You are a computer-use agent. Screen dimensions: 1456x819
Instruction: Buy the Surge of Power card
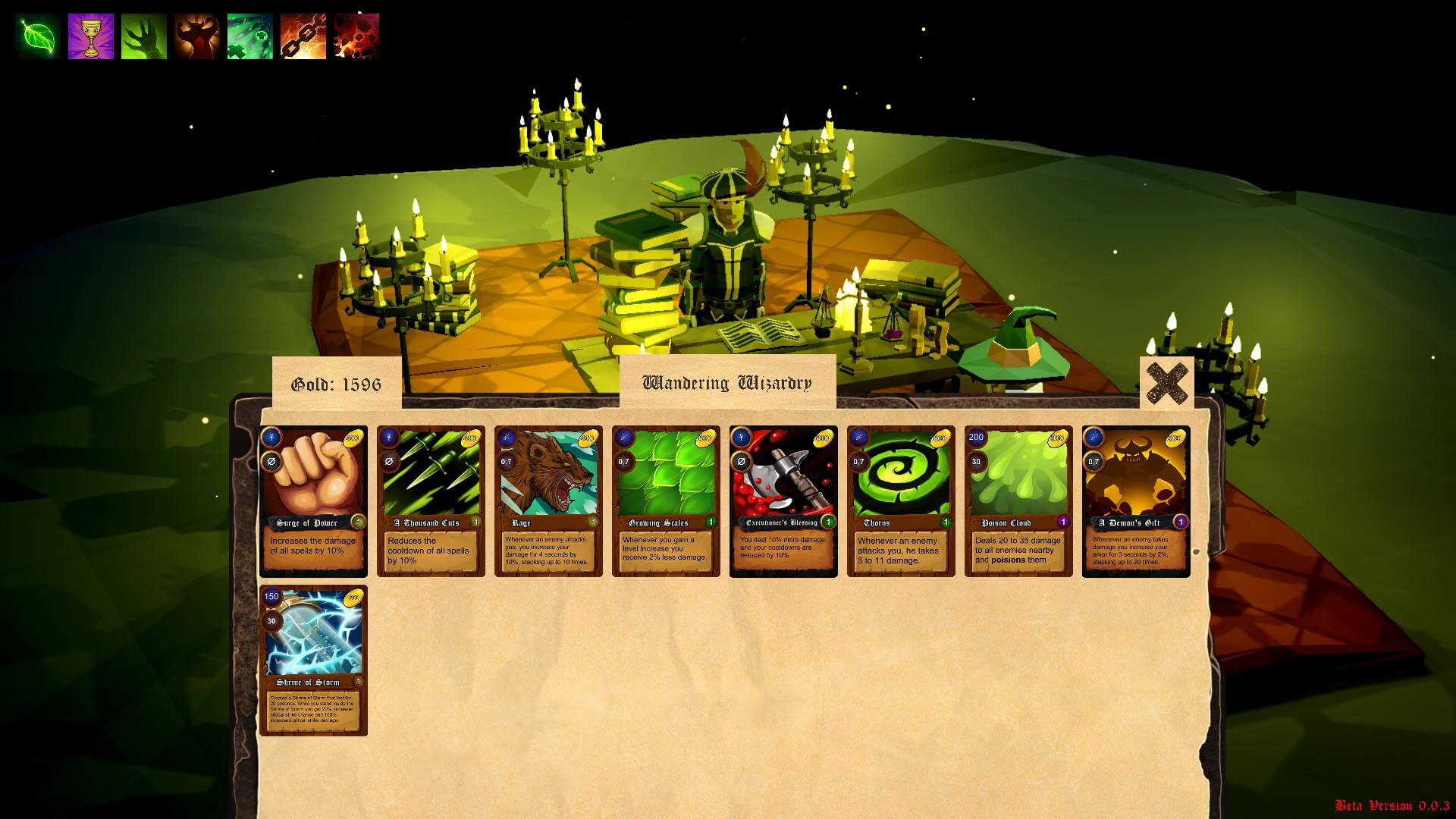pyautogui.click(x=313, y=501)
